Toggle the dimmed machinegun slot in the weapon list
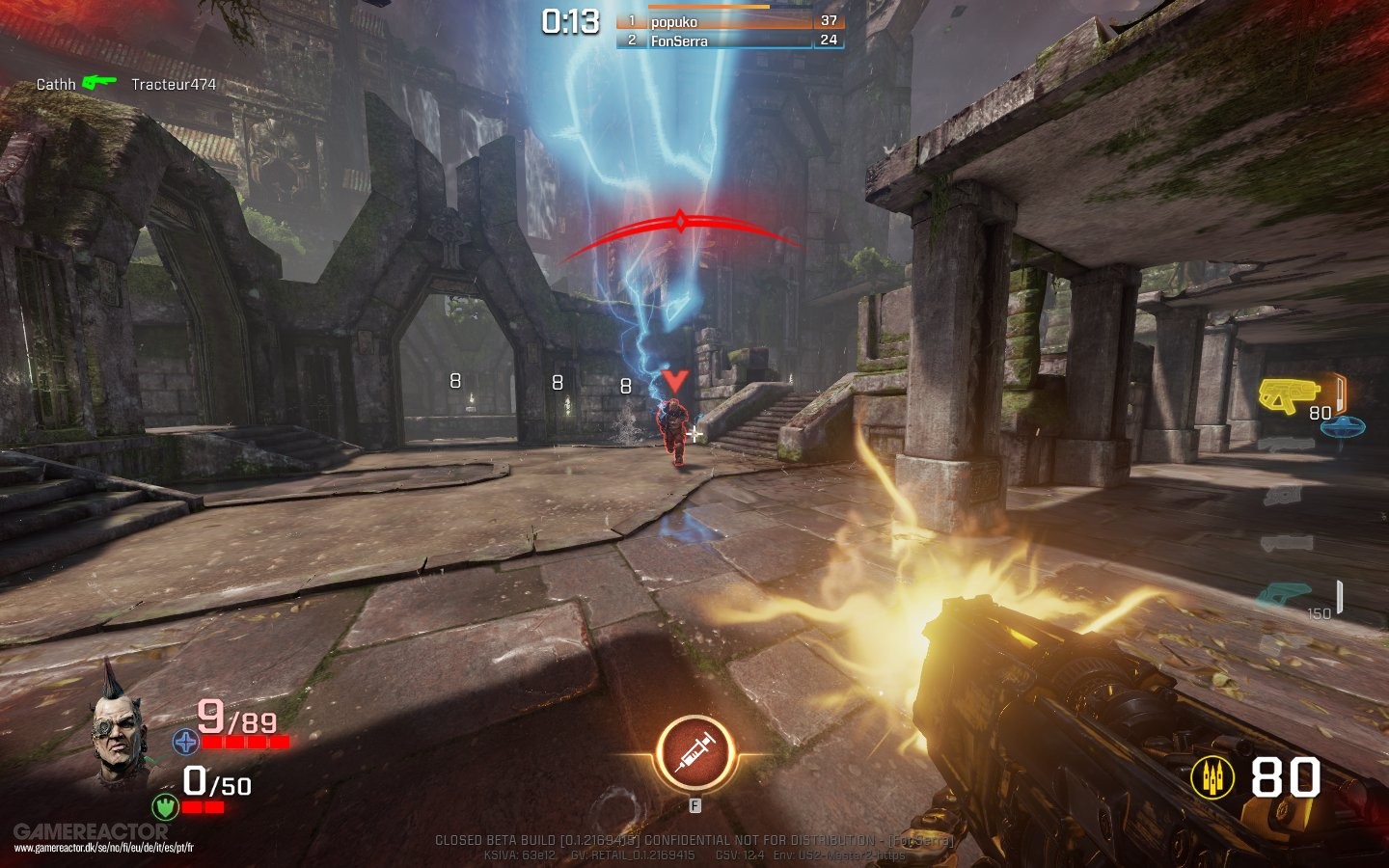 point(1283,495)
